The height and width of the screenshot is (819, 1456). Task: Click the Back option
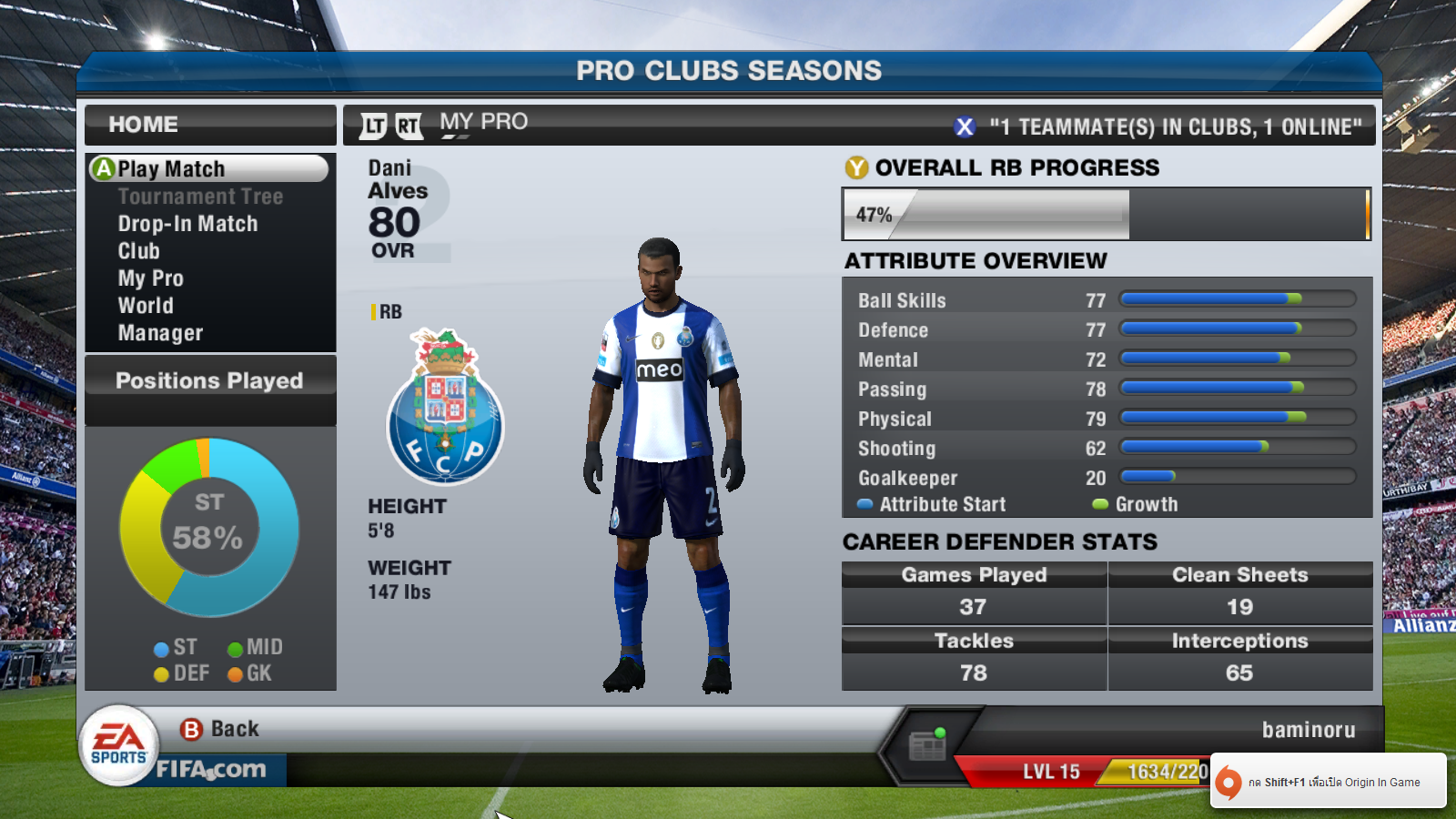point(220,729)
